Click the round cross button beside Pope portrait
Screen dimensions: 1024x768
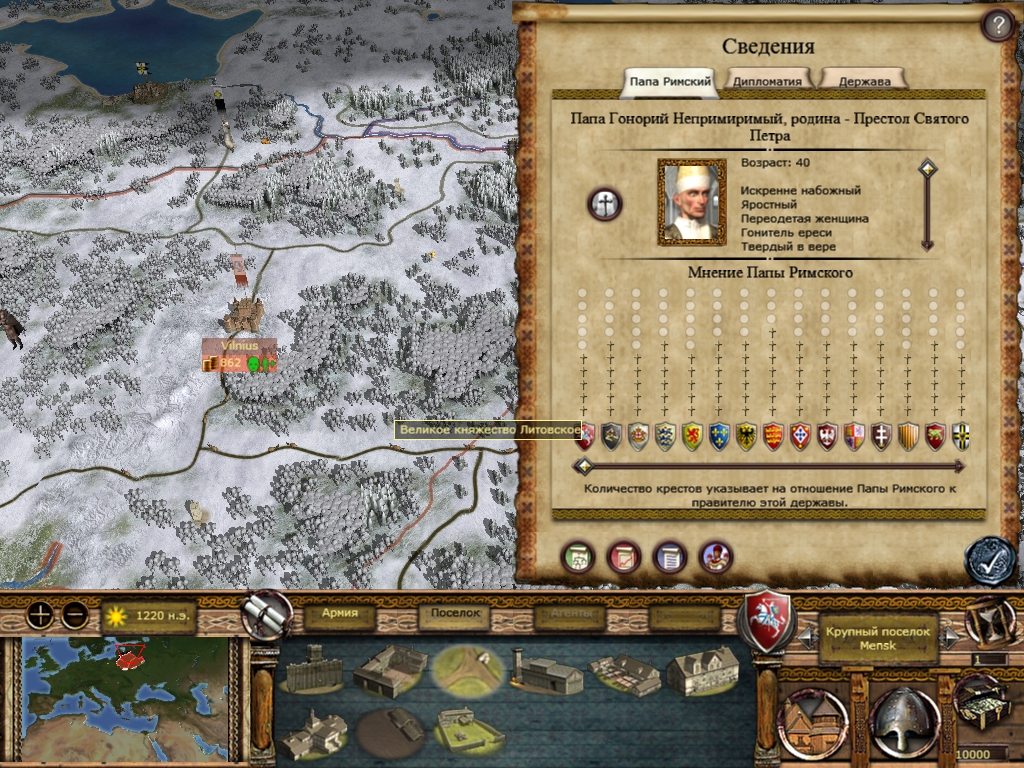(605, 204)
